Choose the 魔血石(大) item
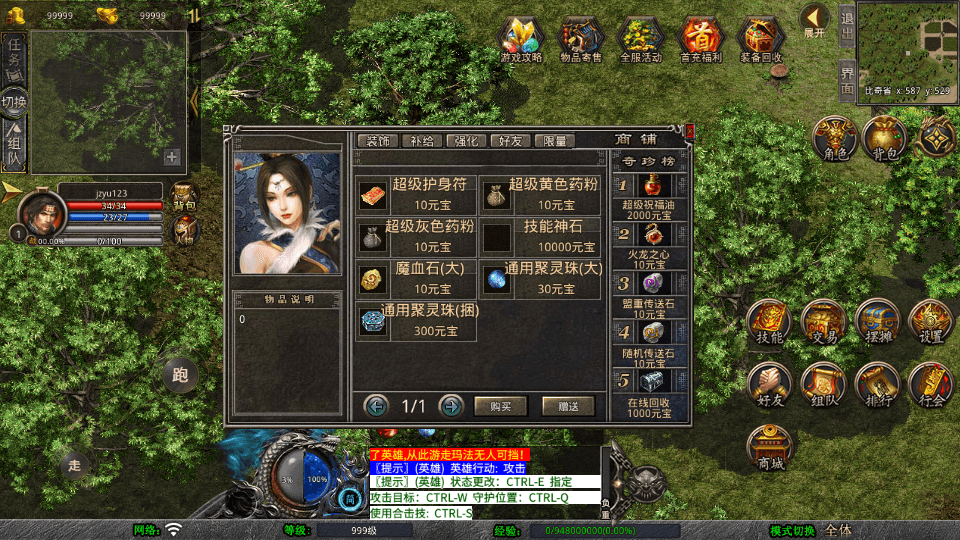 [417, 279]
